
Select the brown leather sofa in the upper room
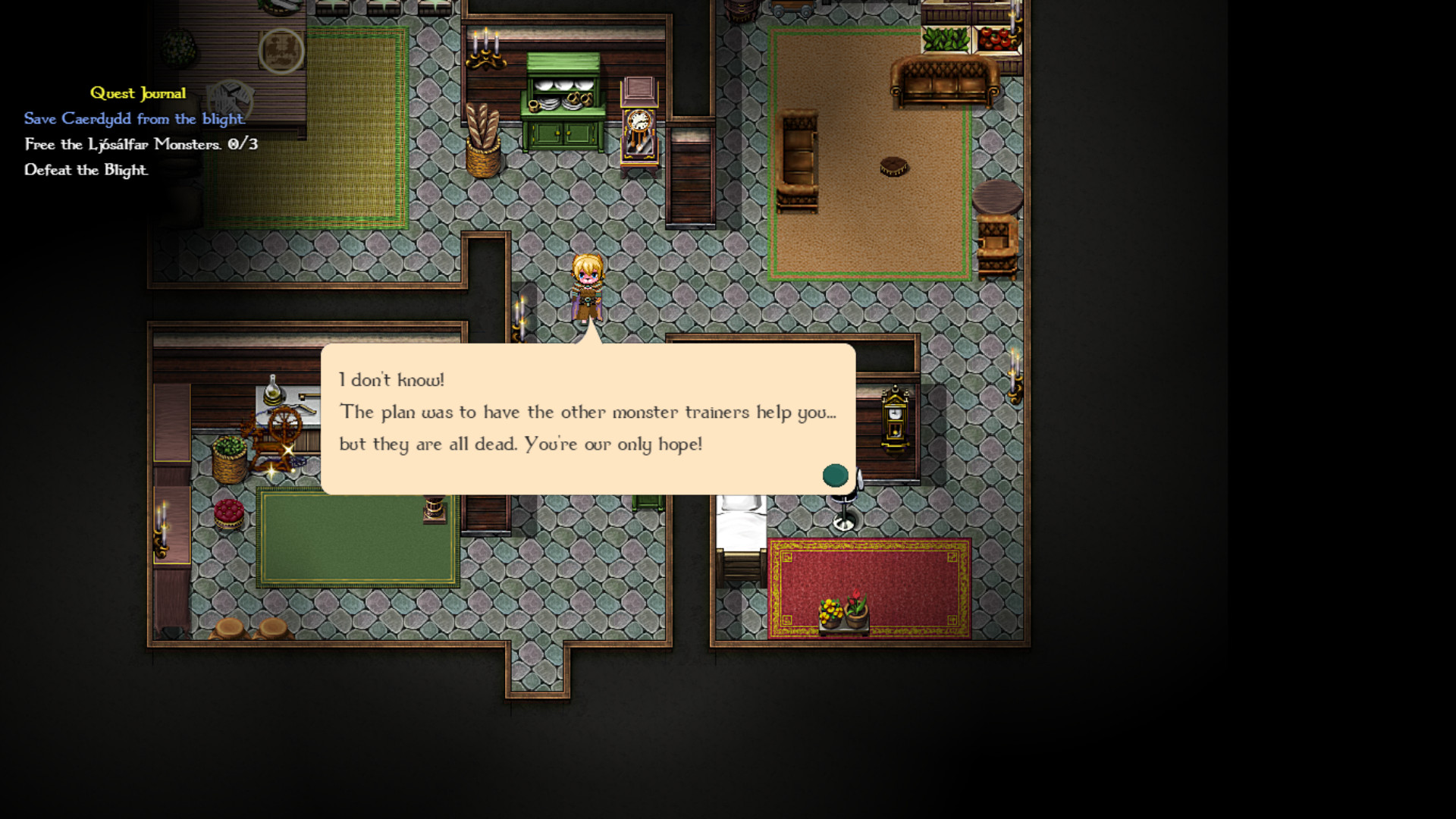coord(944,80)
